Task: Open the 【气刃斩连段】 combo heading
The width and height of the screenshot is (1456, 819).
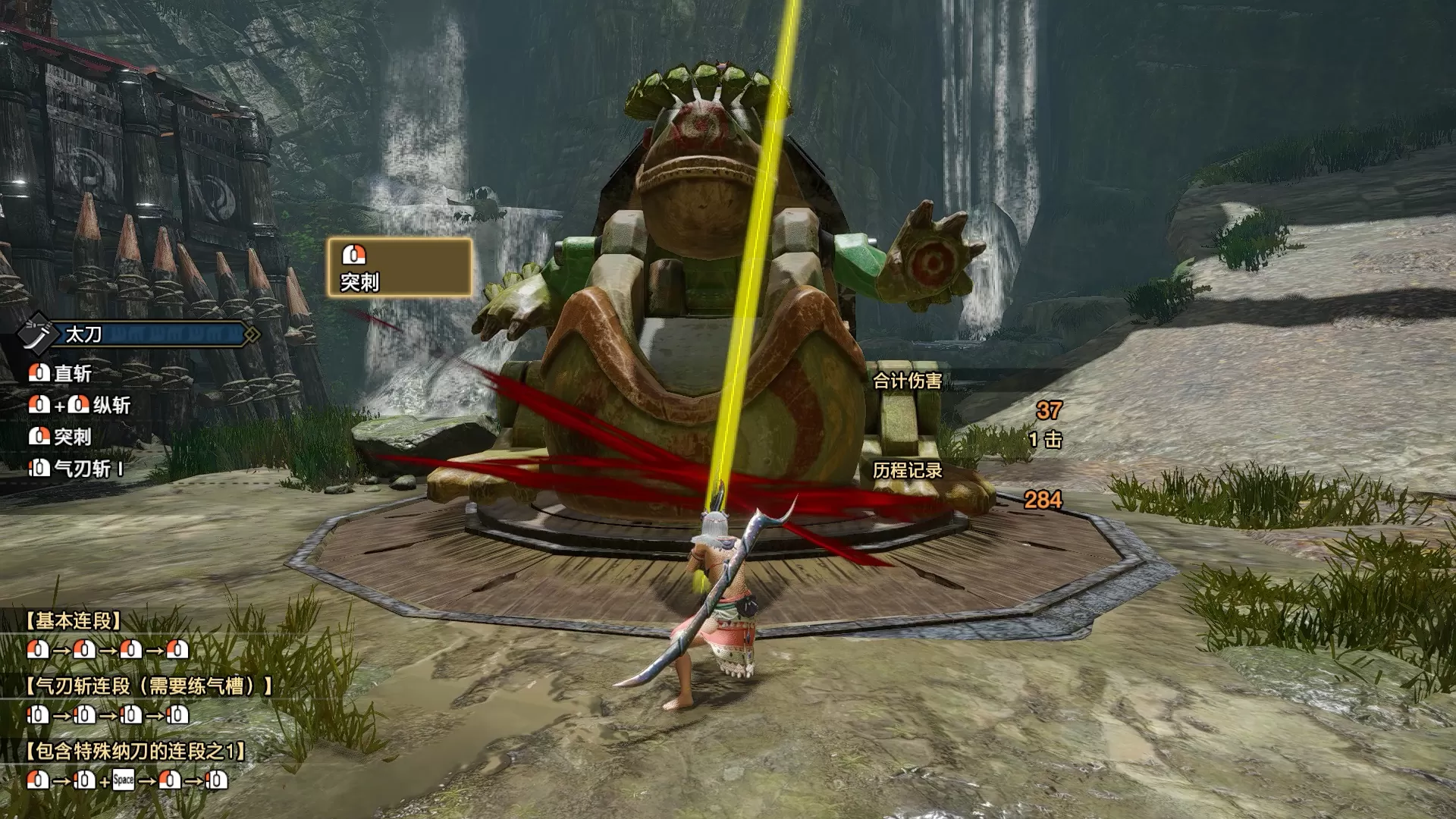Action: (149, 686)
